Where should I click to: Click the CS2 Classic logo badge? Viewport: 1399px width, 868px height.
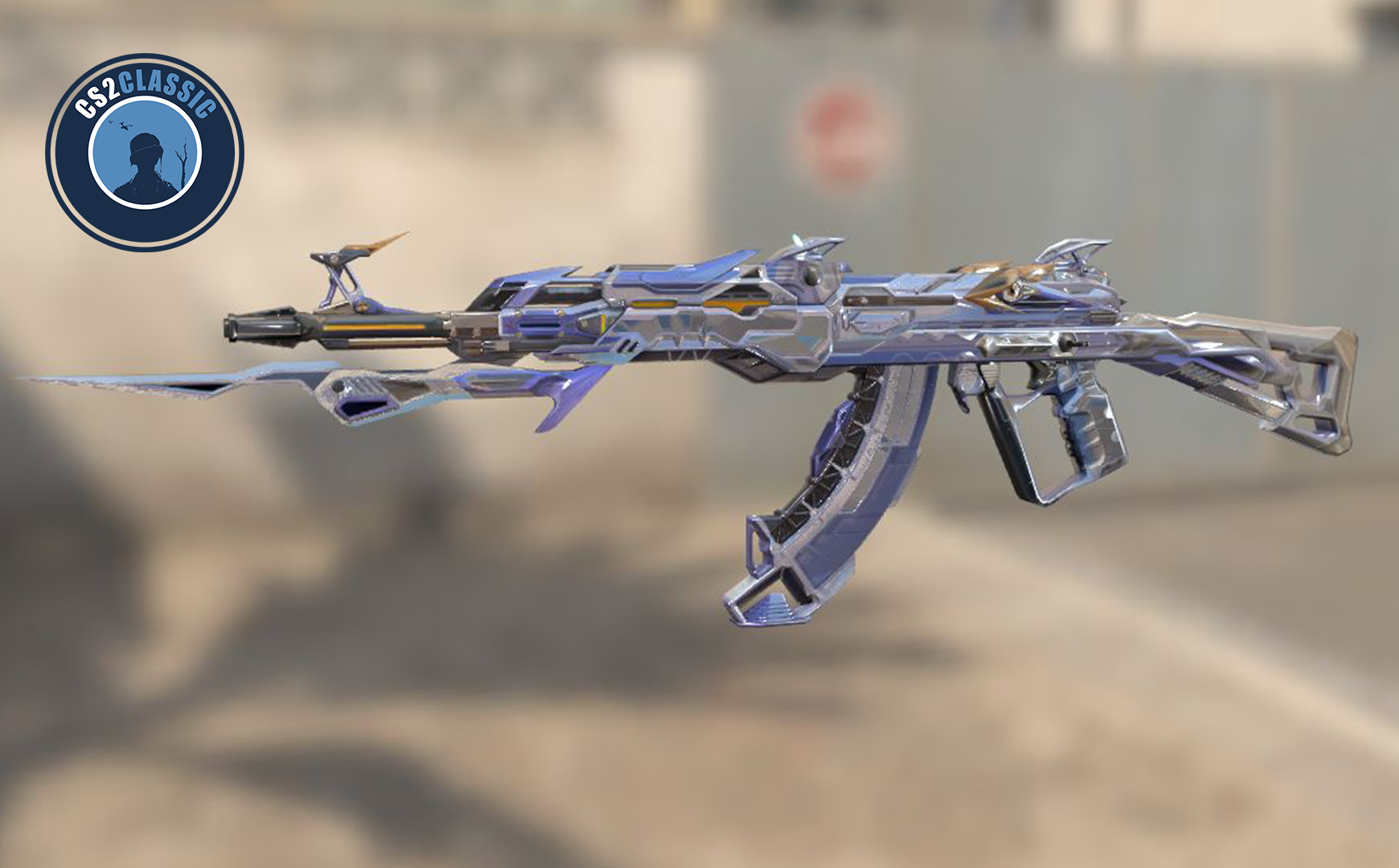coord(145,153)
